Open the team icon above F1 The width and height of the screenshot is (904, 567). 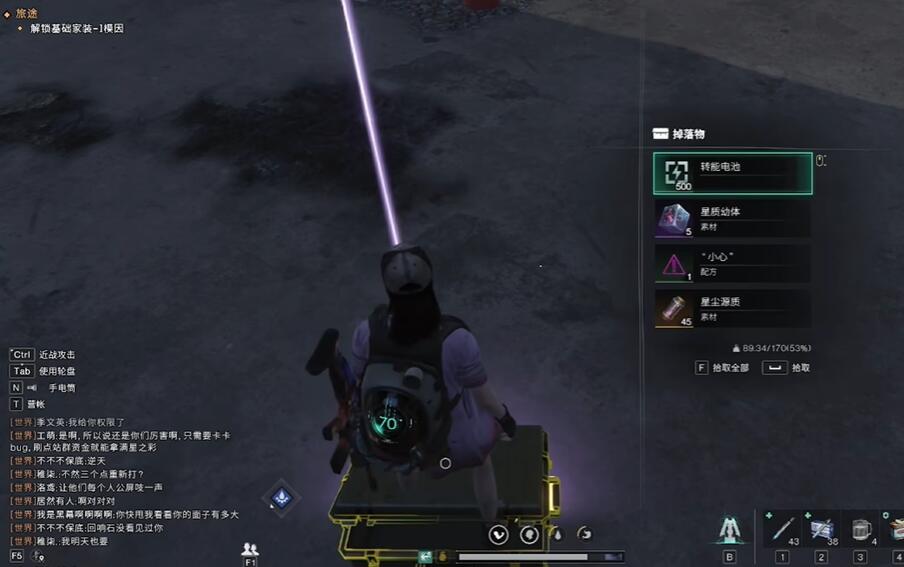click(x=250, y=548)
